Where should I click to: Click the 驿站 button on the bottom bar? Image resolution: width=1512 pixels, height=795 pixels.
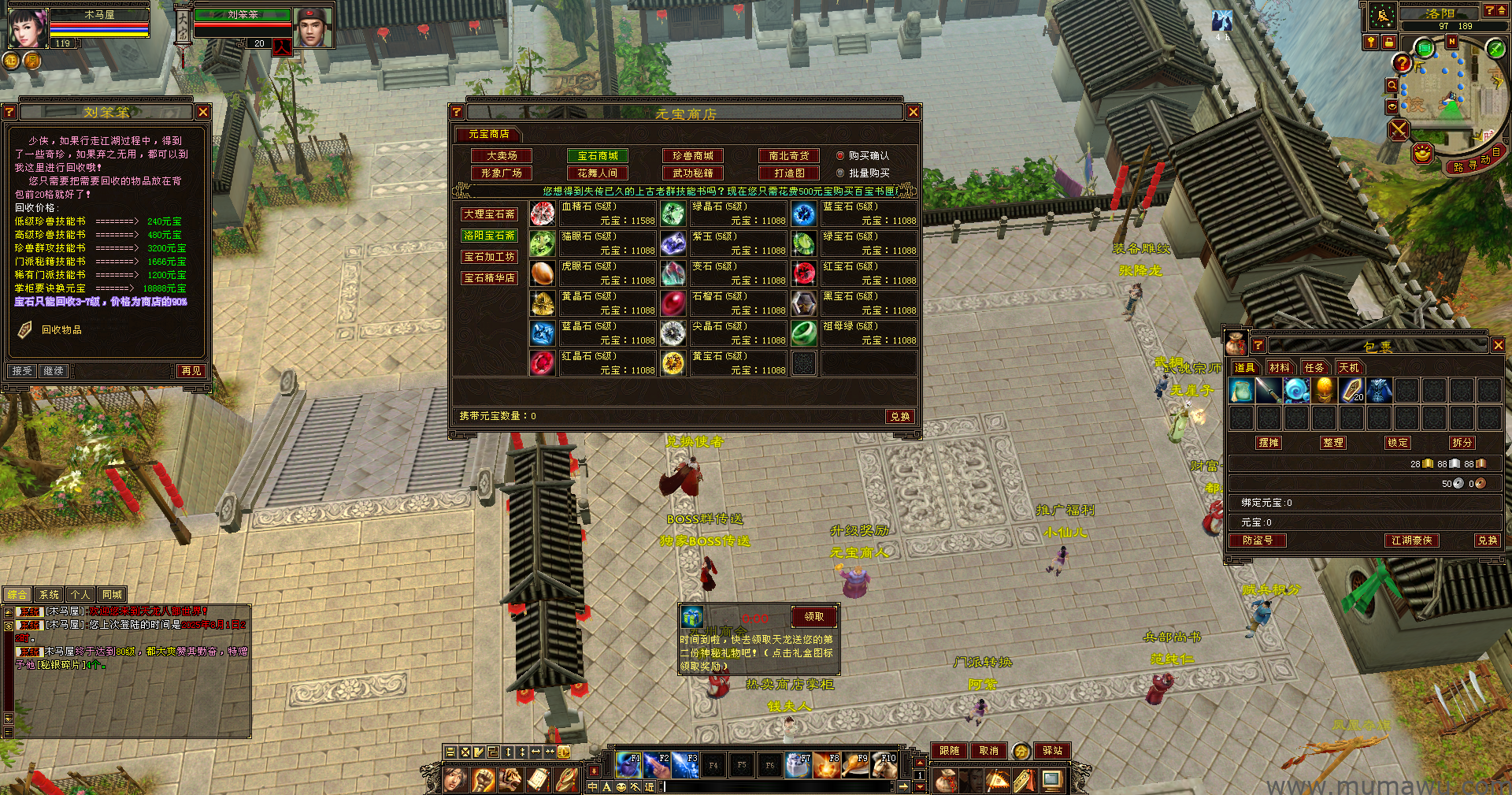[1052, 751]
